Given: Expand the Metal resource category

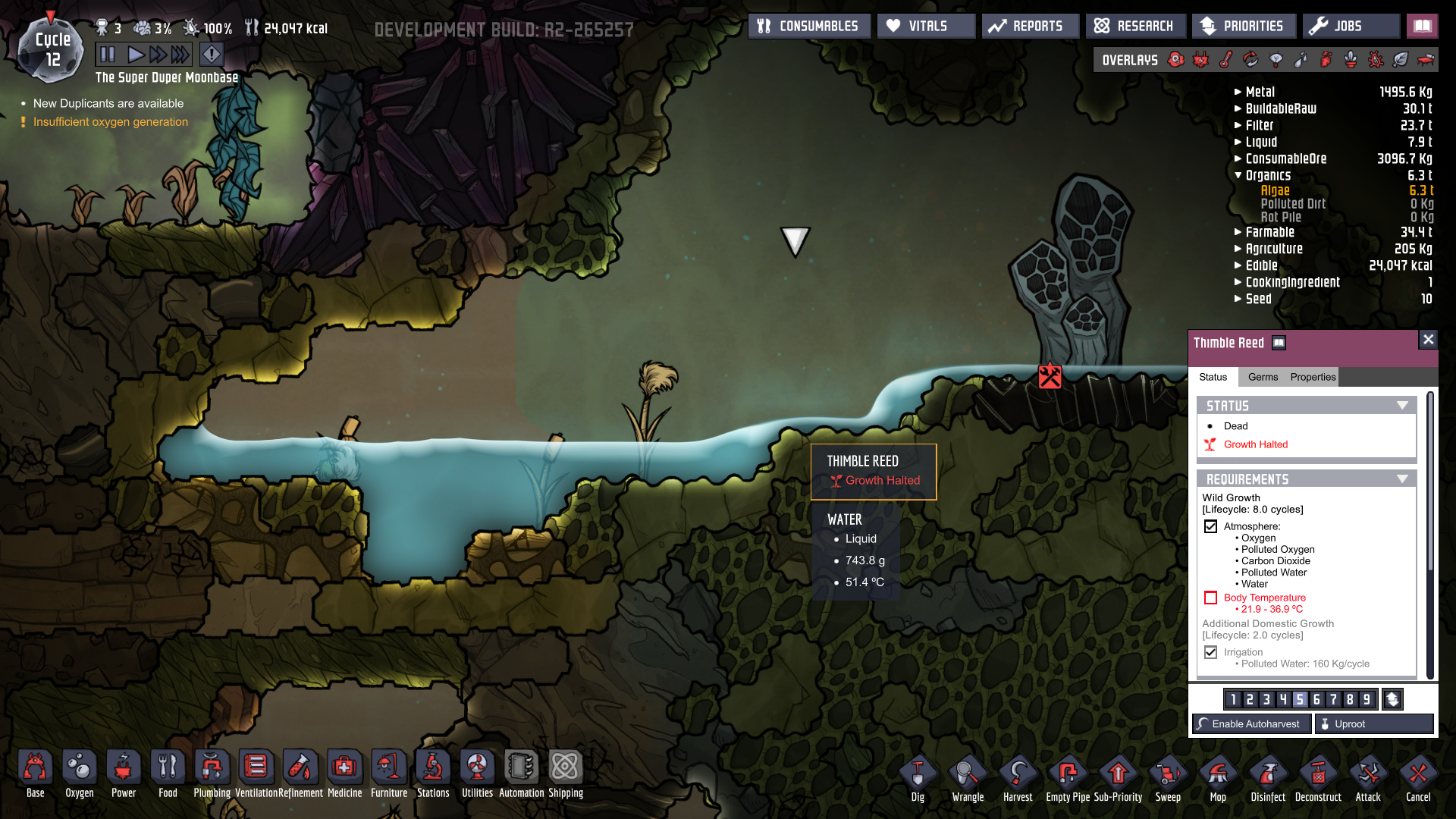Looking at the screenshot, I should (1260, 92).
